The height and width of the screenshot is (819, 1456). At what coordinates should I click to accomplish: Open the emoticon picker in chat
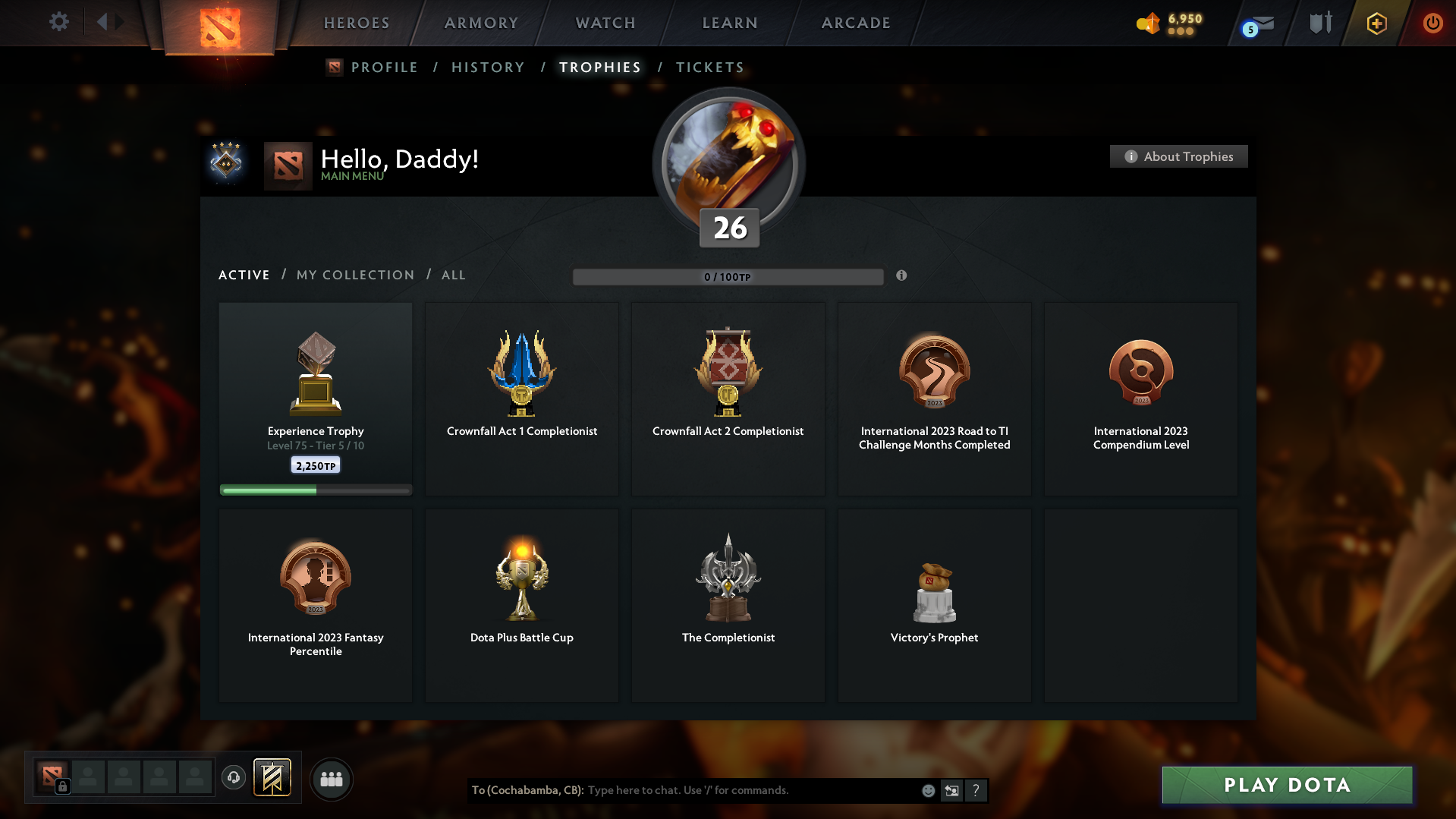(928, 790)
